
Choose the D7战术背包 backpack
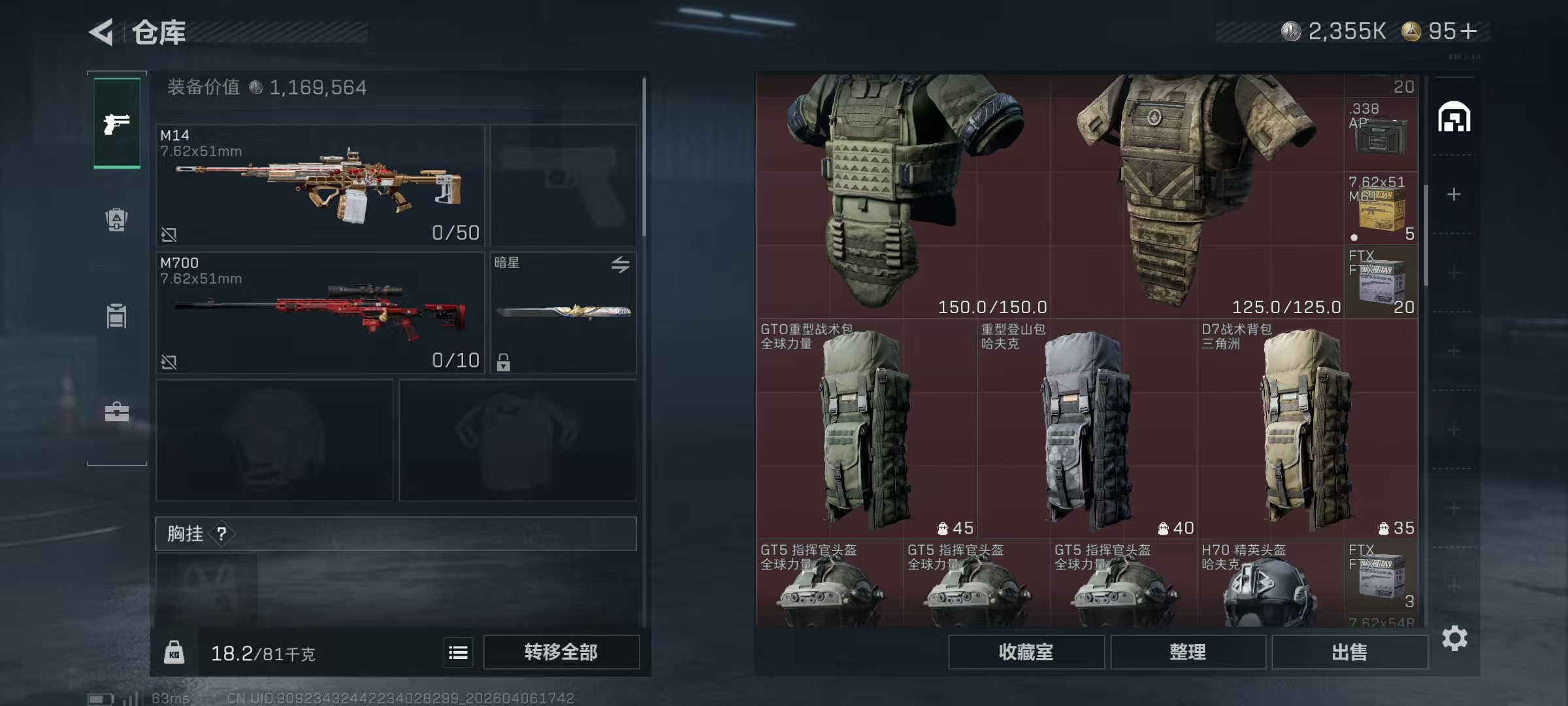(1307, 428)
